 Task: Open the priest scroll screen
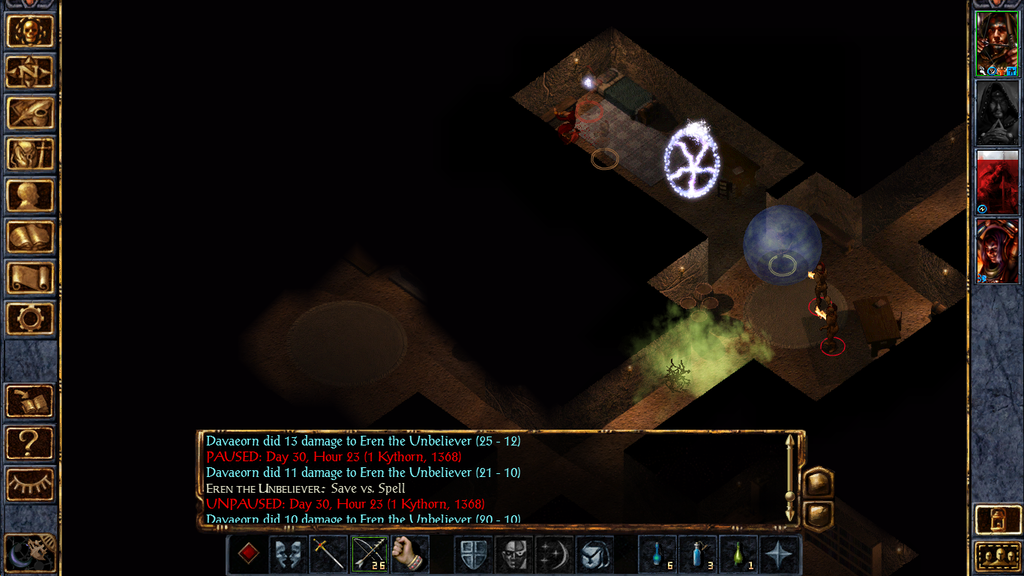pyautogui.click(x=30, y=278)
